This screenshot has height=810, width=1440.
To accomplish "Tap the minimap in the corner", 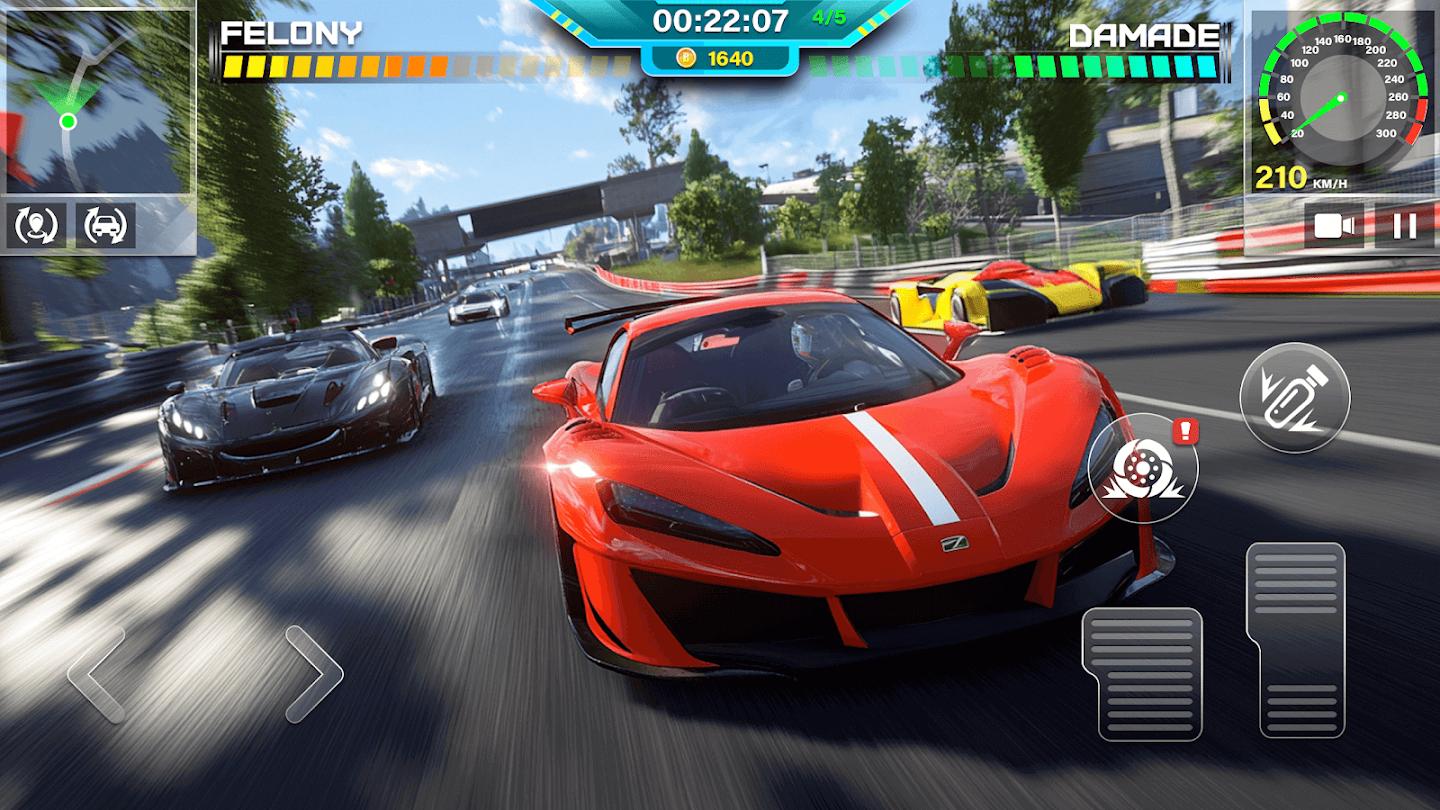I will pos(98,100).
